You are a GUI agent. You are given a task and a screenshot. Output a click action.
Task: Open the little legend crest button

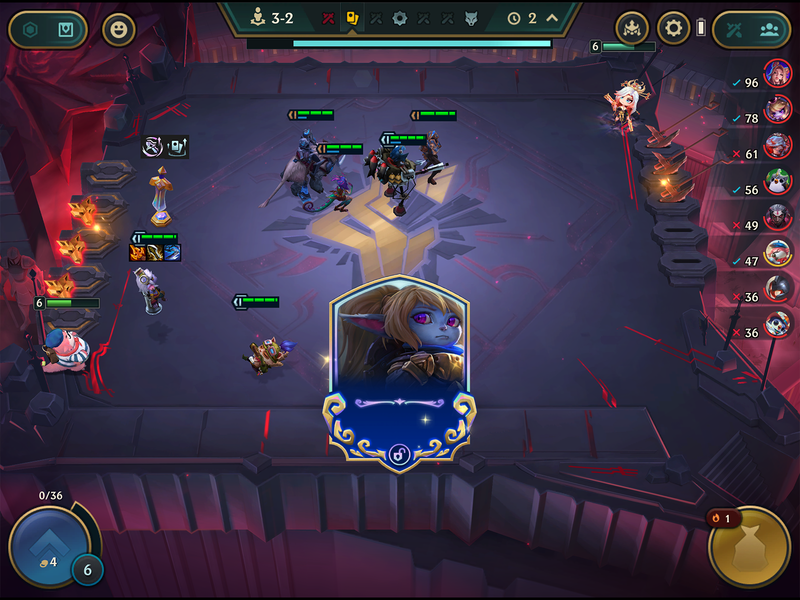coord(632,28)
